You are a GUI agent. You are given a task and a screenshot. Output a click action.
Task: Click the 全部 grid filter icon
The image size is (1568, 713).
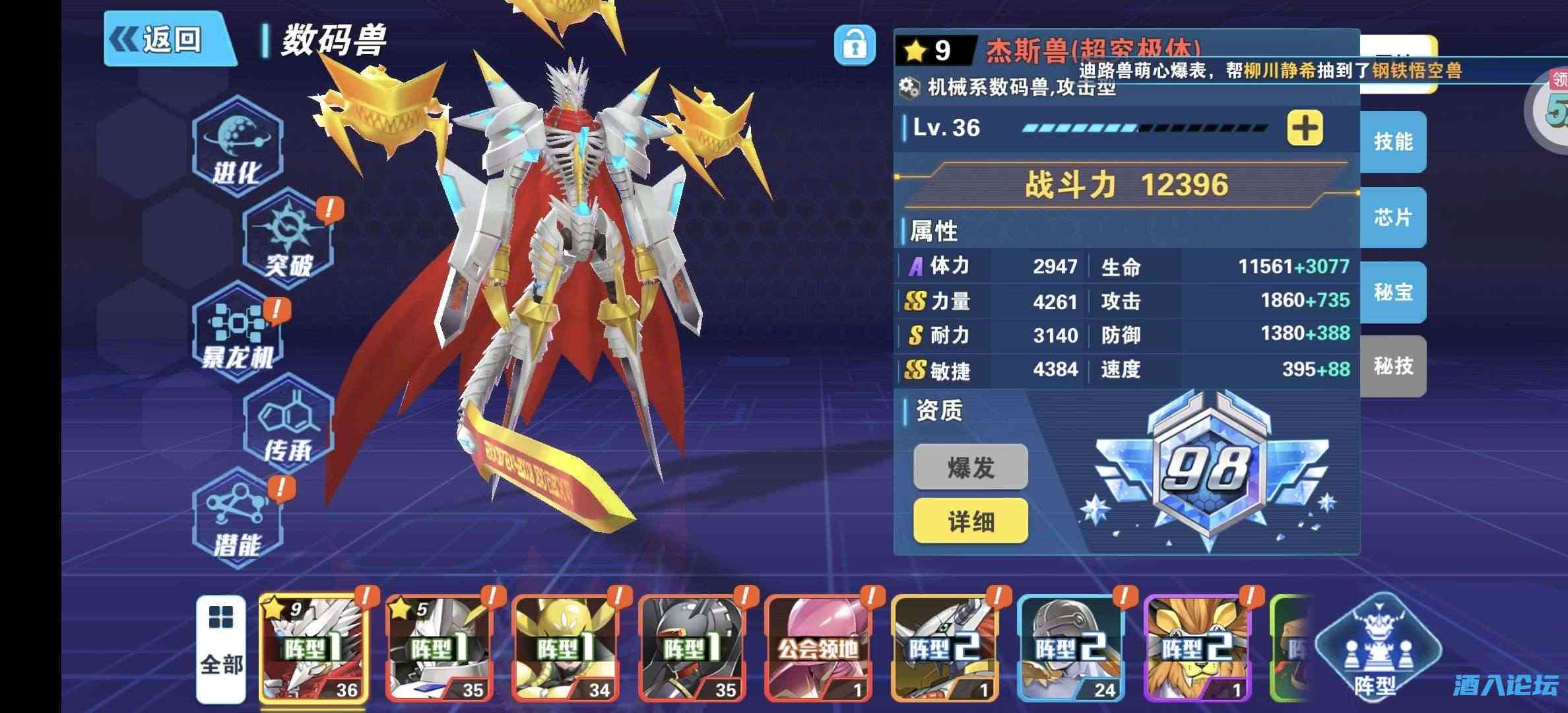tap(222, 644)
